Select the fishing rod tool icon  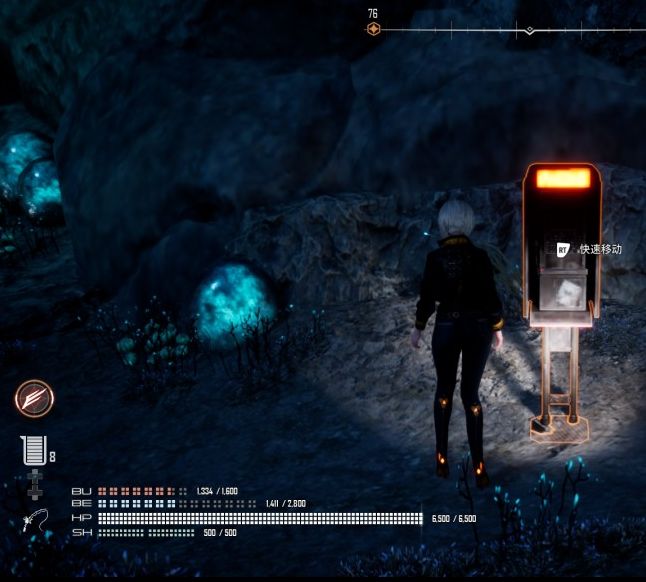click(x=35, y=520)
